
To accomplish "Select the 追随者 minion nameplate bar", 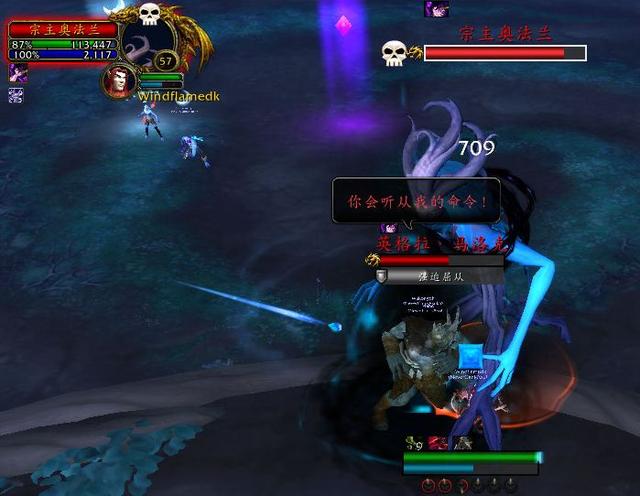I will click(439, 276).
